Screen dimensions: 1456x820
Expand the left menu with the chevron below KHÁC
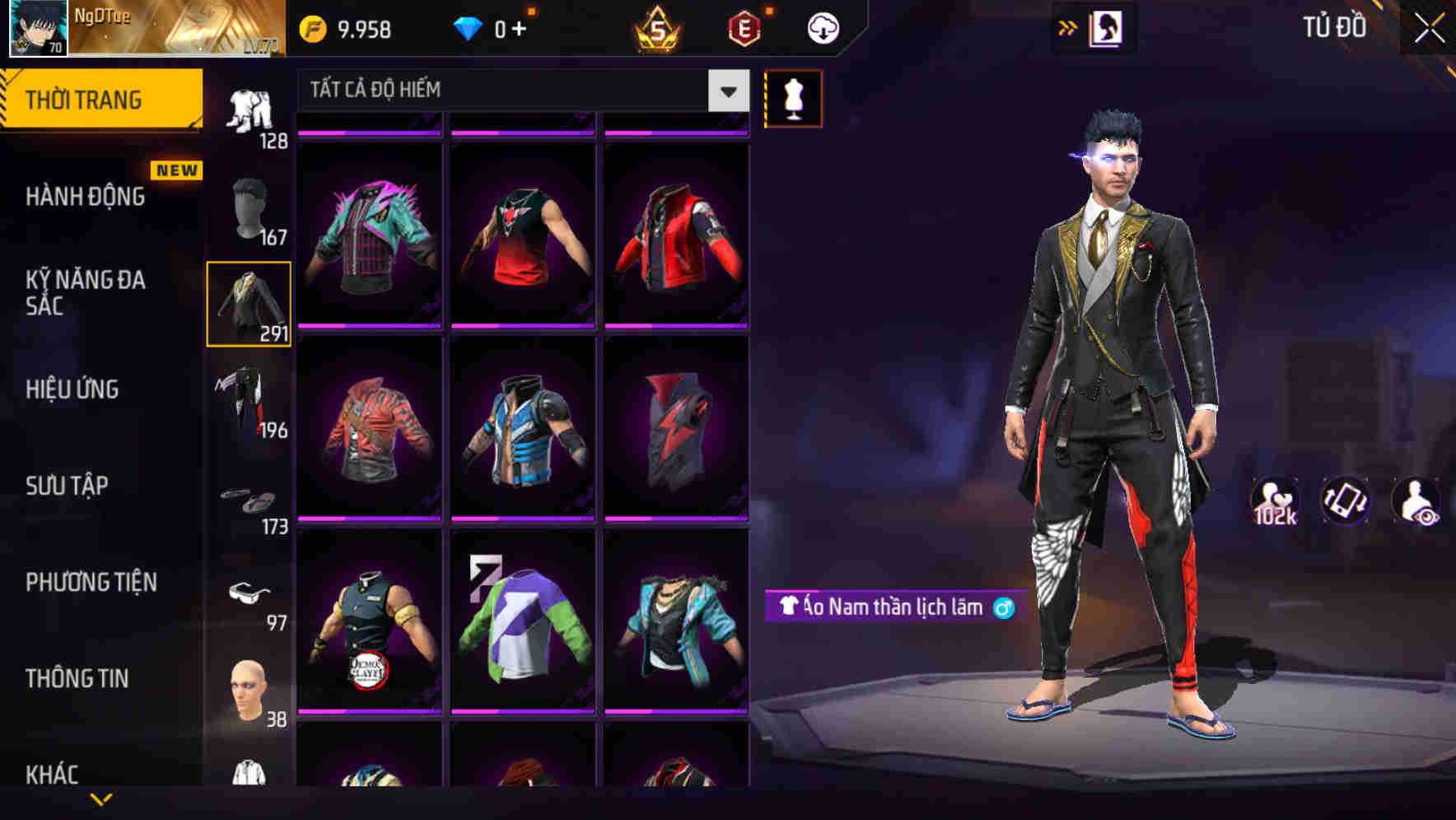pos(102,797)
